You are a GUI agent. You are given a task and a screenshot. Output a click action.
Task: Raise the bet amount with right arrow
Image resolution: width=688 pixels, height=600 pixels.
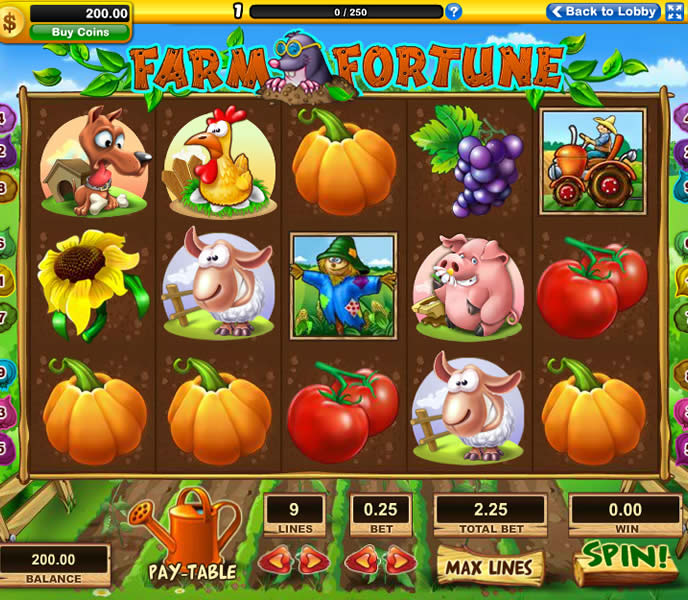[x=400, y=559]
